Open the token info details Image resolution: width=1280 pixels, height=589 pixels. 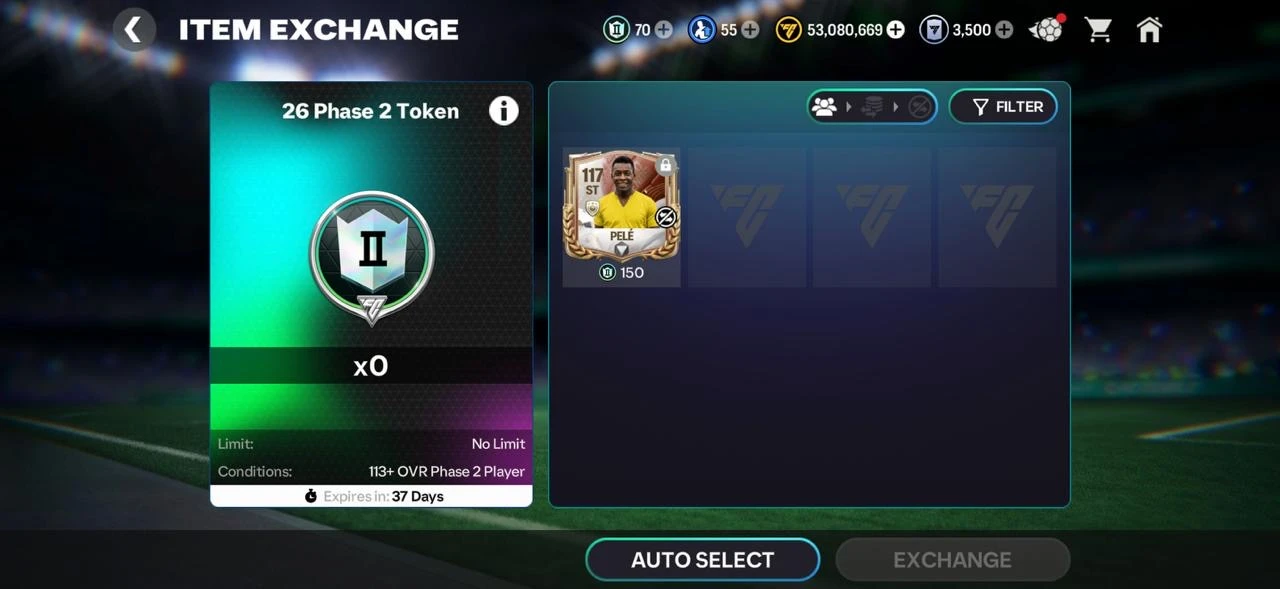point(503,111)
